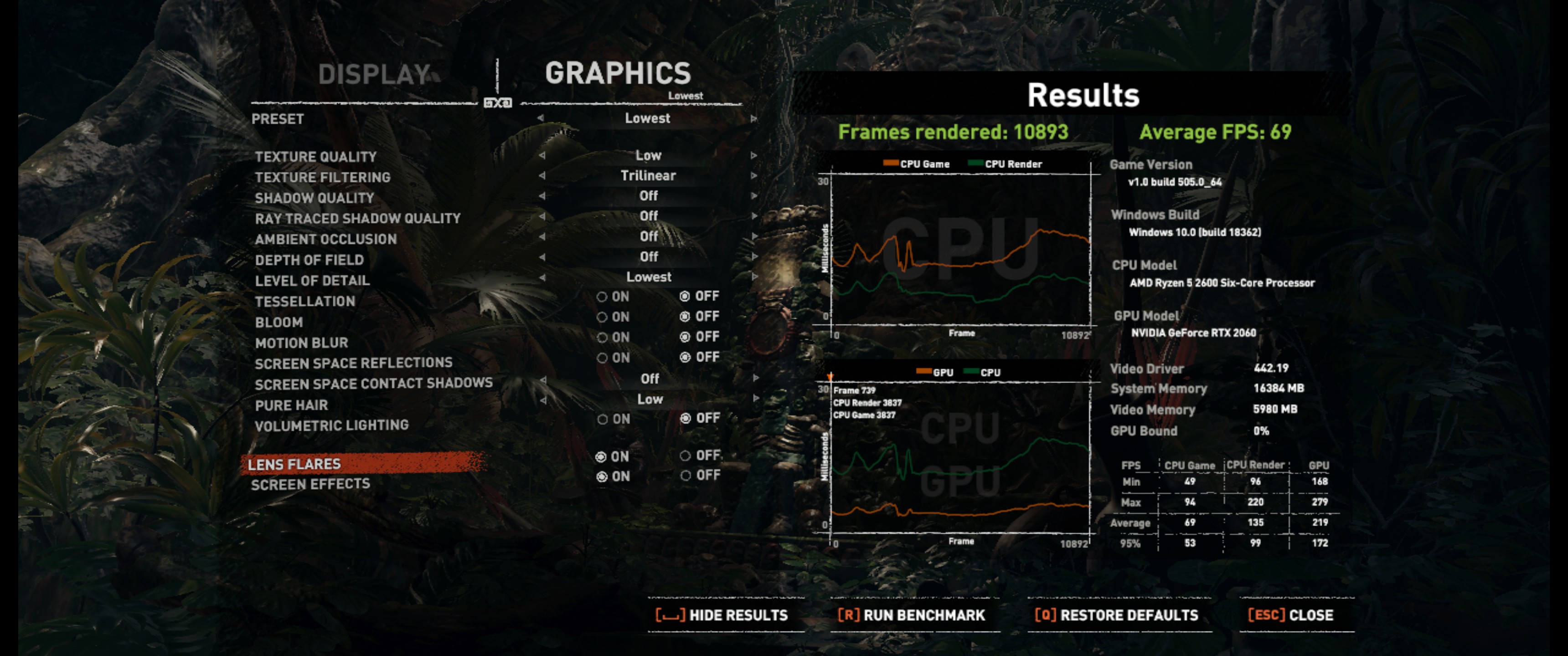Run the benchmark again
This screenshot has height=656, width=1568.
coord(911,615)
